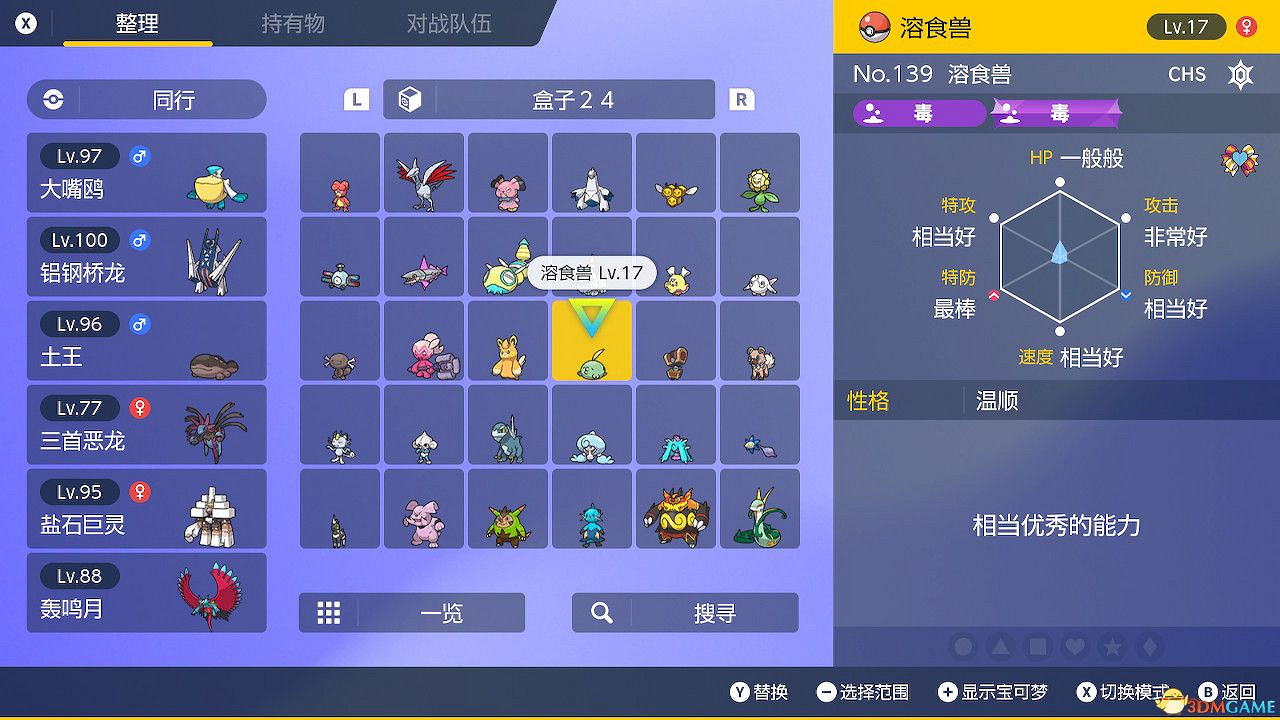This screenshot has height=720, width=1280.
Task: Toggle the circle marking for 溶食兽
Action: coord(963,647)
